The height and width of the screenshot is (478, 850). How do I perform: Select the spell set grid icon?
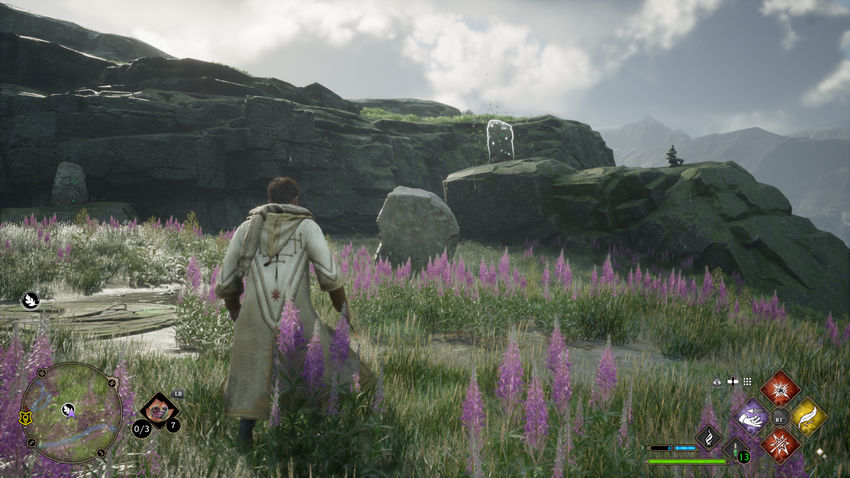(x=746, y=382)
